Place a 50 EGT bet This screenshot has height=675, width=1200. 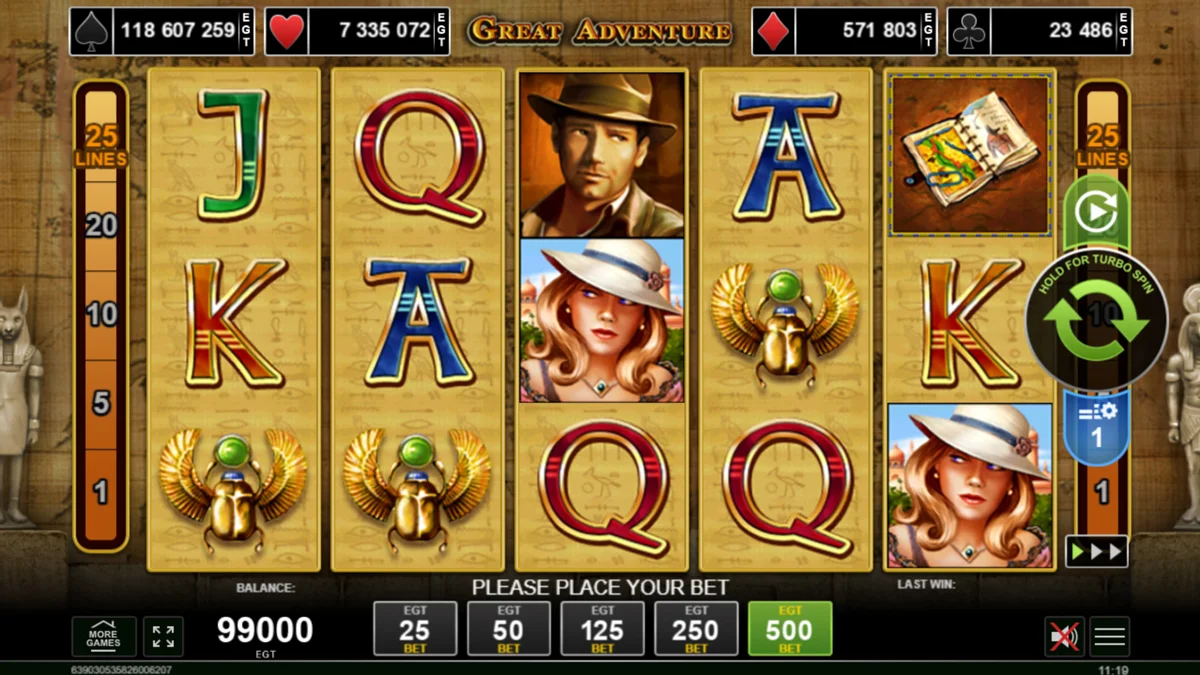(x=508, y=629)
